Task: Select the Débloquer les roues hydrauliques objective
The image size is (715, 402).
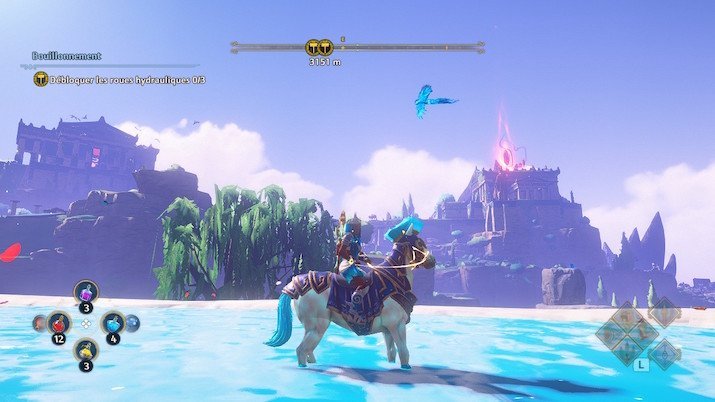Action: tap(127, 79)
